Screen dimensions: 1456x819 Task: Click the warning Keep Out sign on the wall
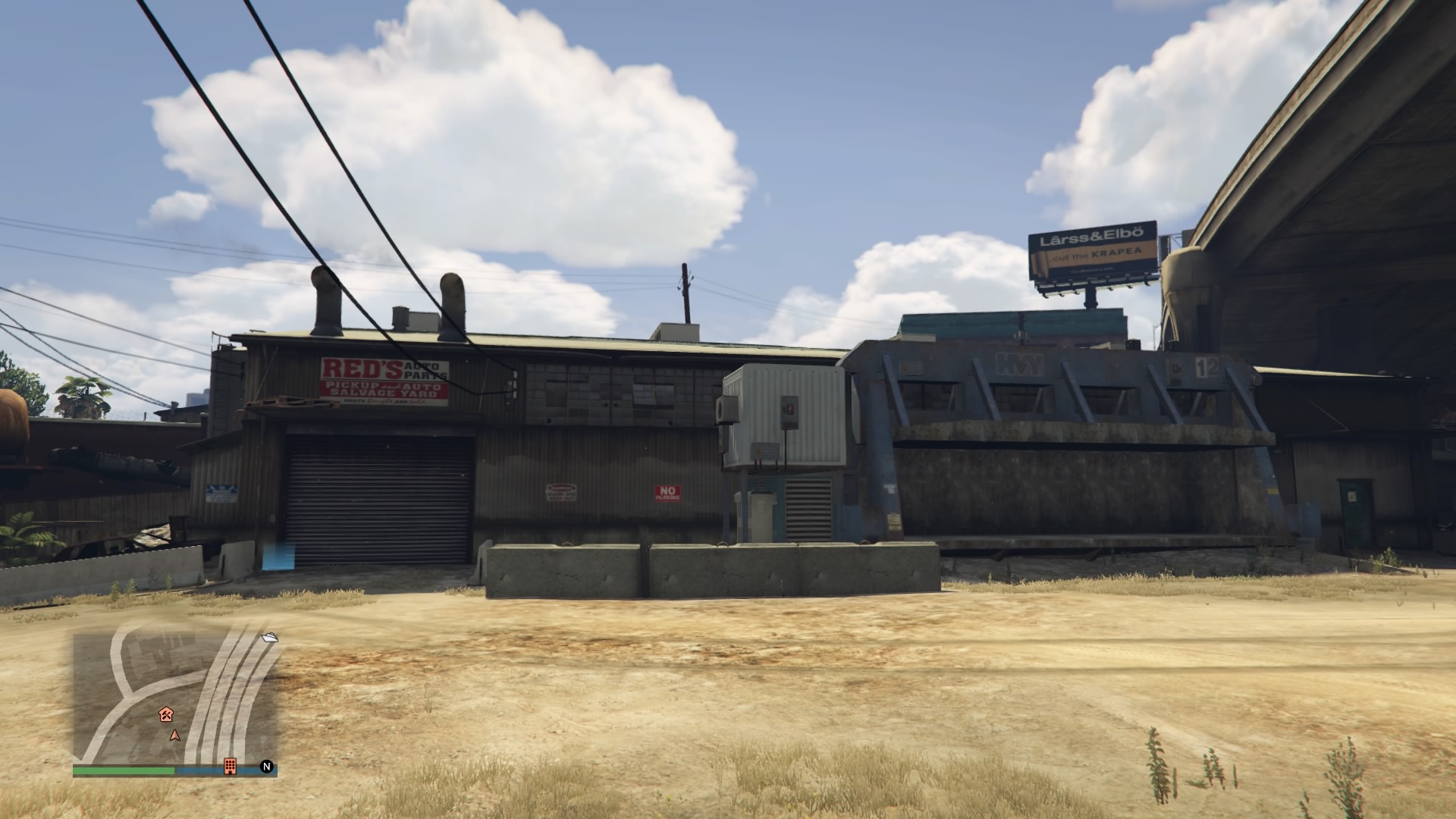(561, 493)
